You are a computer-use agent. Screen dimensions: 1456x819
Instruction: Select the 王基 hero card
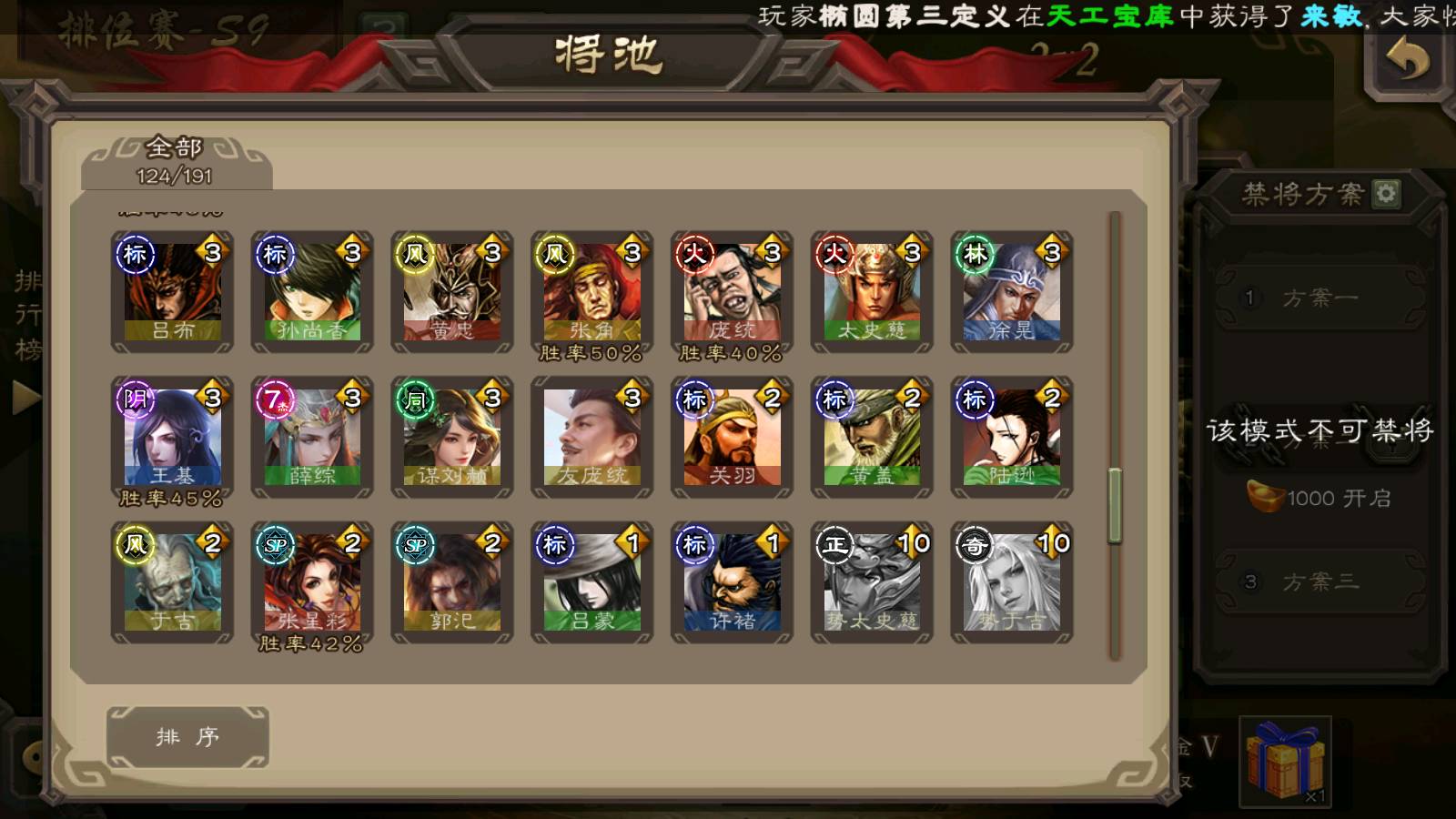coord(172,437)
